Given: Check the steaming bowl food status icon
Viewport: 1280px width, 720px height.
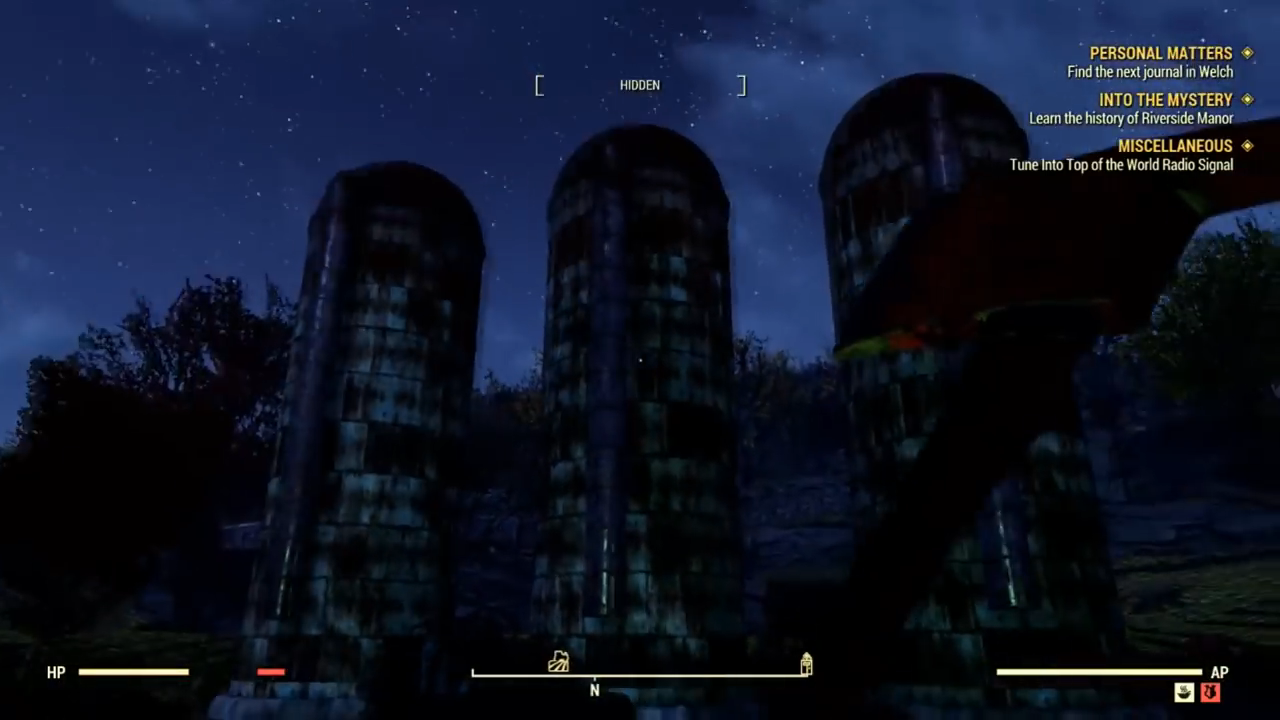Looking at the screenshot, I should [x=1185, y=692].
